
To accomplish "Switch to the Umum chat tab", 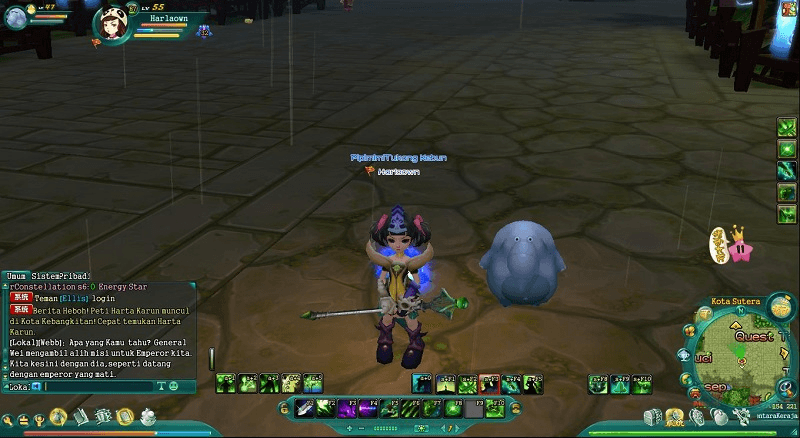I will click(x=15, y=275).
